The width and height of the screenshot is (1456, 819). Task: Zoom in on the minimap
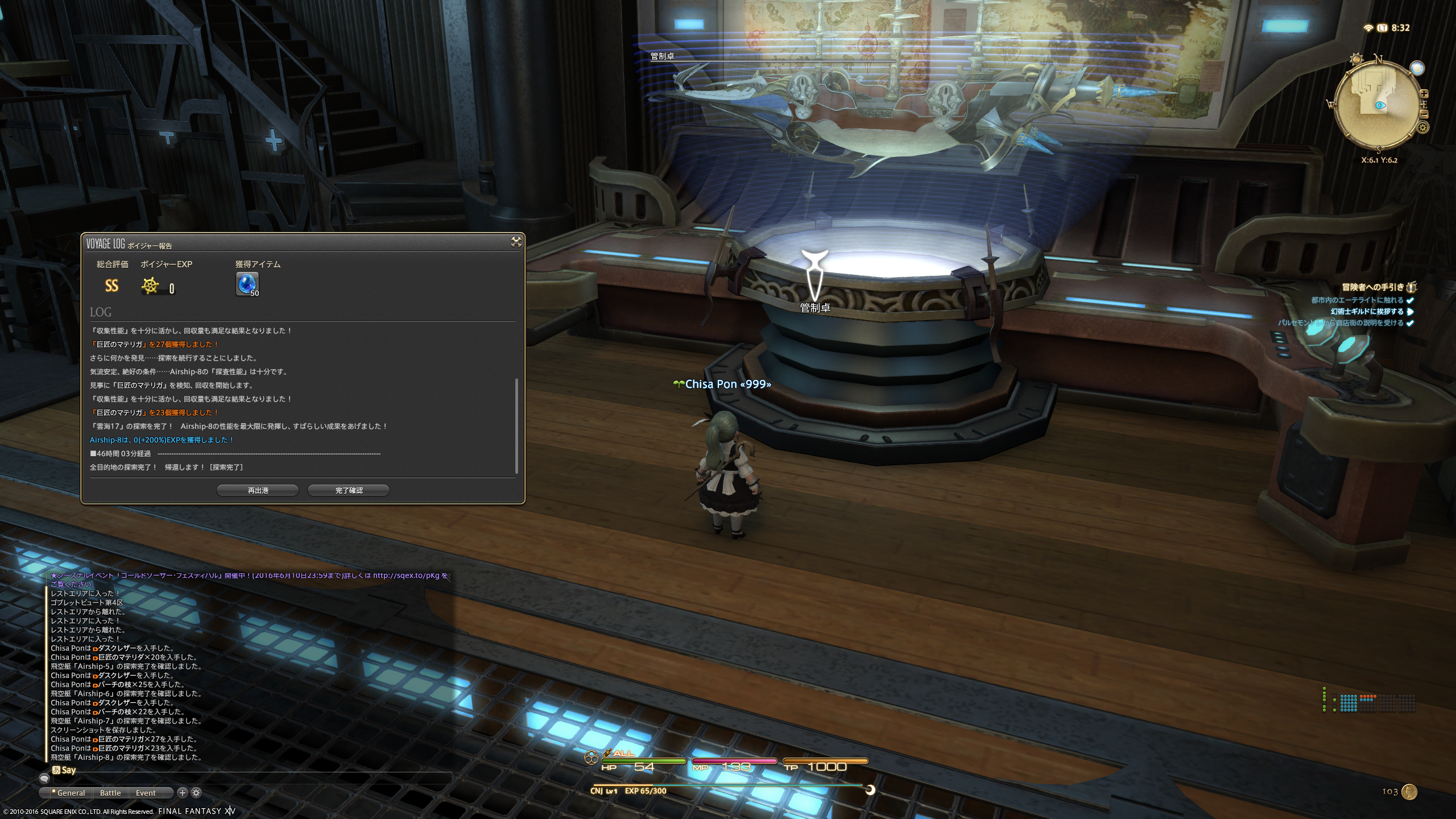[1424, 94]
